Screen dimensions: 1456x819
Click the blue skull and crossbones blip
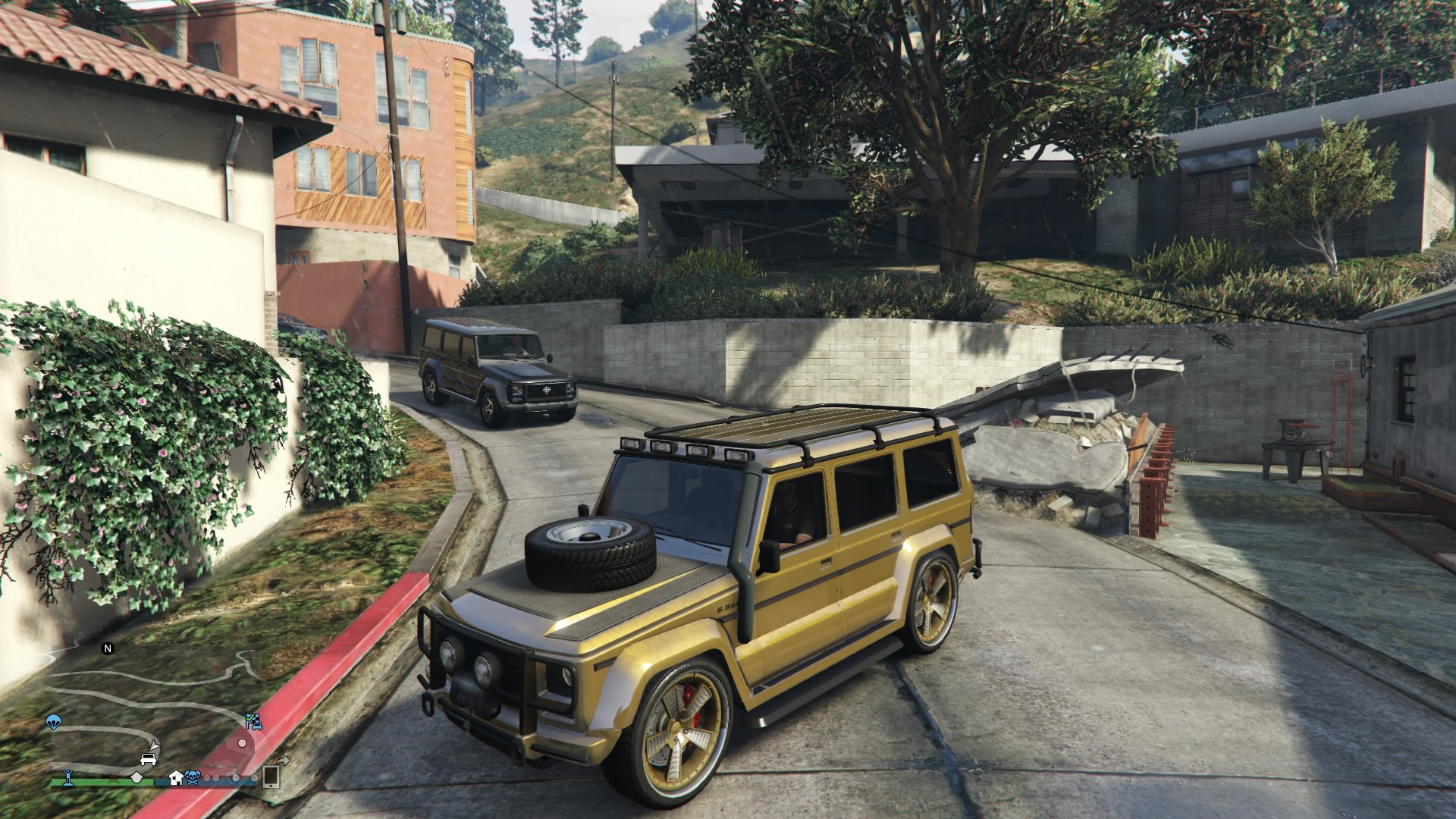pos(192,777)
